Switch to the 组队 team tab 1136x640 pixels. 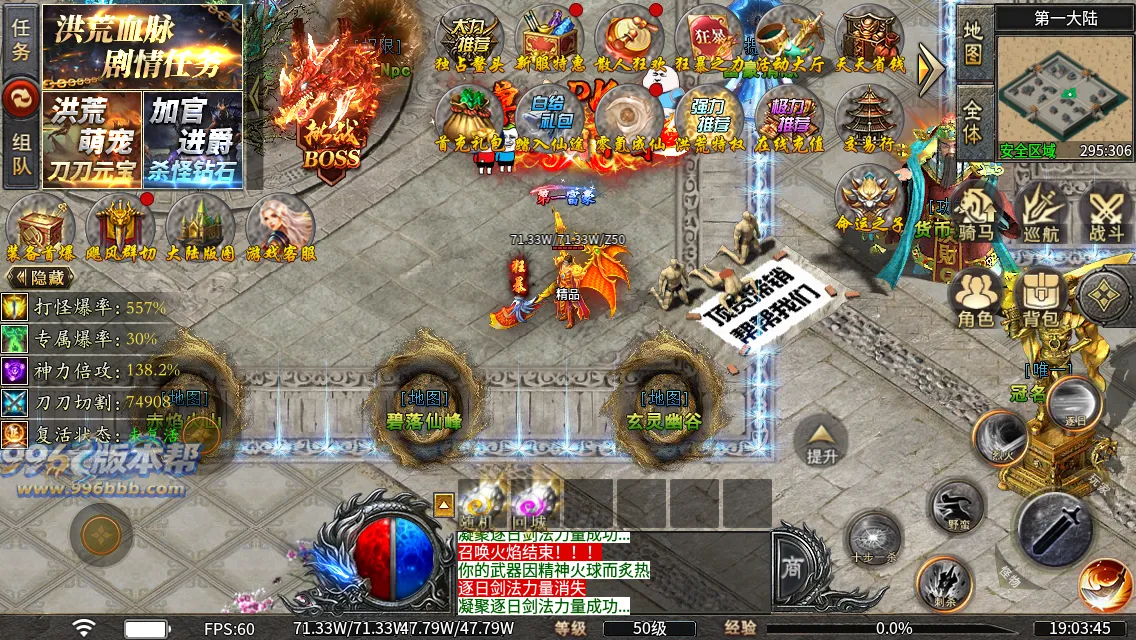tap(21, 156)
